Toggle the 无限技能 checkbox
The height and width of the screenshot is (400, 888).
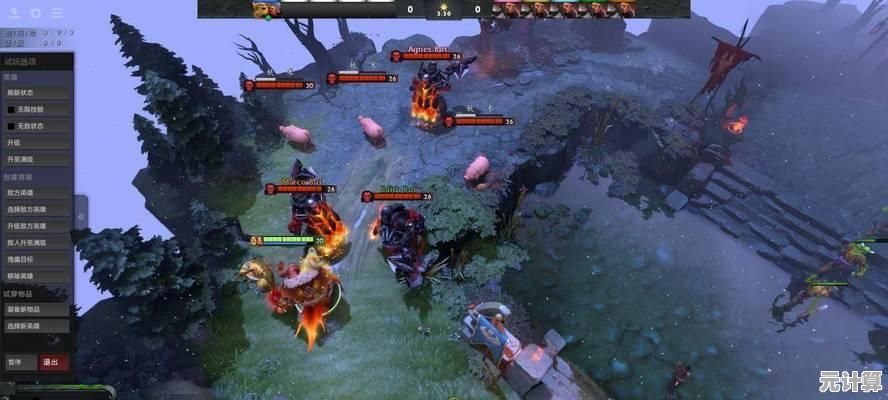click(12, 109)
